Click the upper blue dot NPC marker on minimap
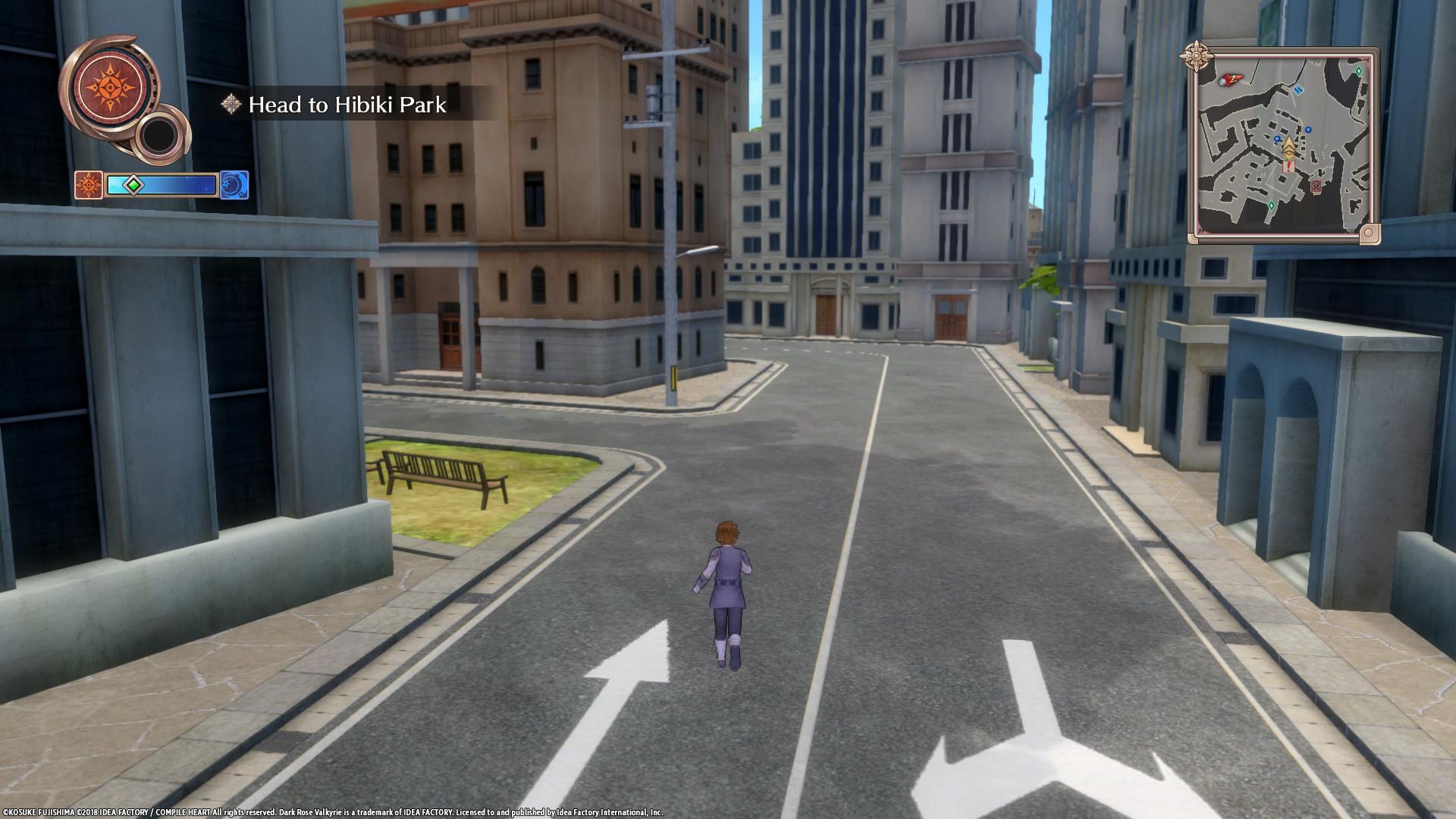 pos(1307,129)
